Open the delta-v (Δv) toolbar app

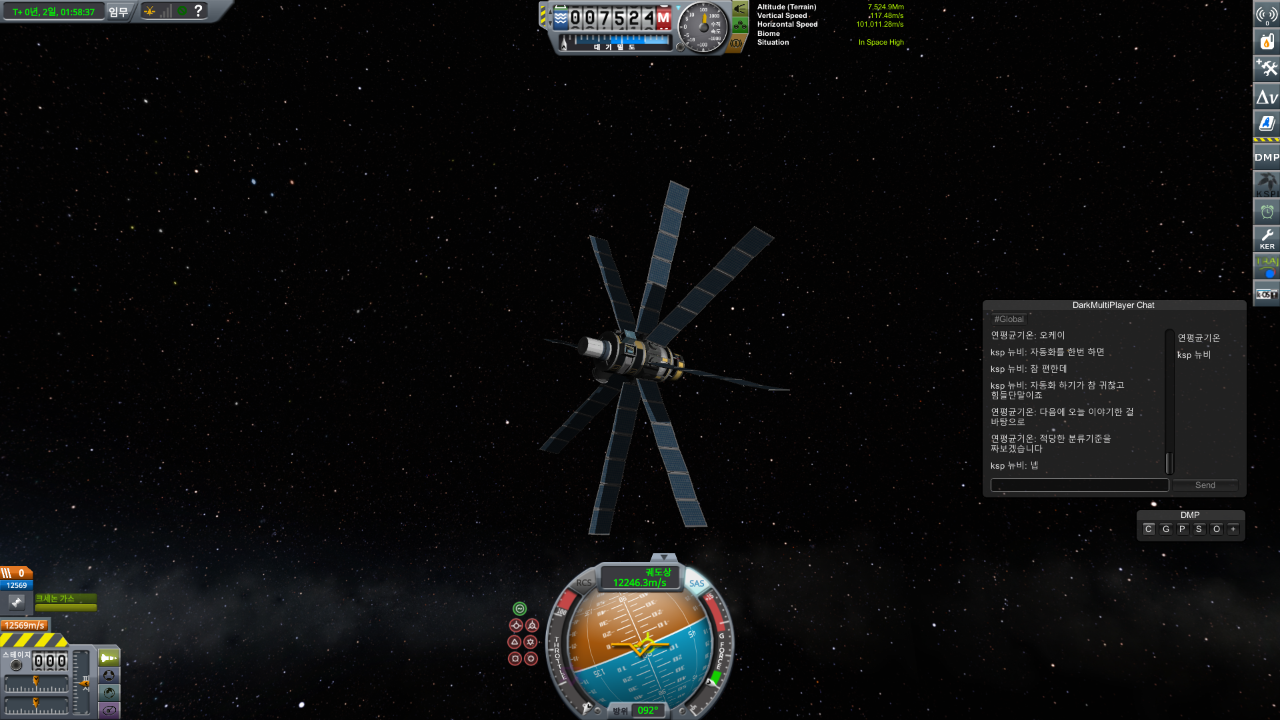[x=1267, y=97]
